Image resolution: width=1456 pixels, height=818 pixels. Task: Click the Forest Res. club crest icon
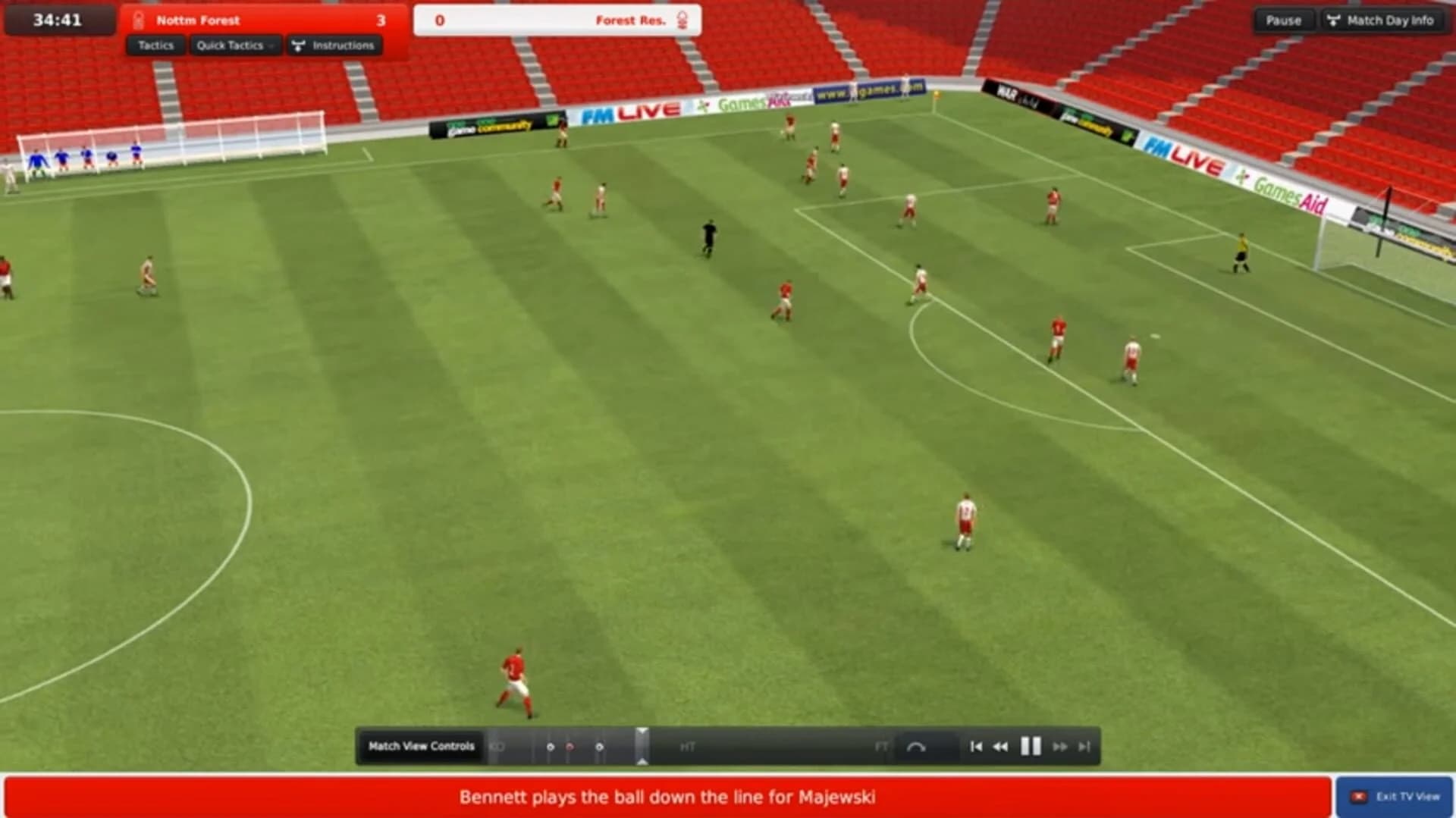[682, 20]
